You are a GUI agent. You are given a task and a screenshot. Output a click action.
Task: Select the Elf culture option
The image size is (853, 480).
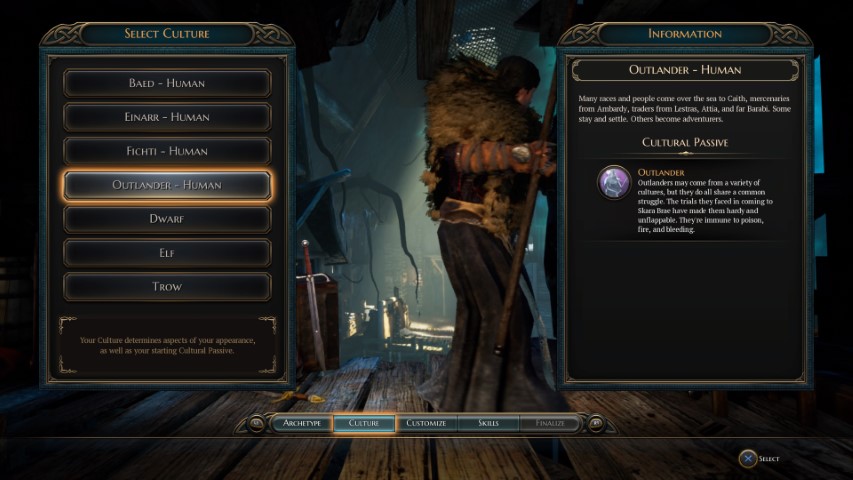(x=167, y=252)
